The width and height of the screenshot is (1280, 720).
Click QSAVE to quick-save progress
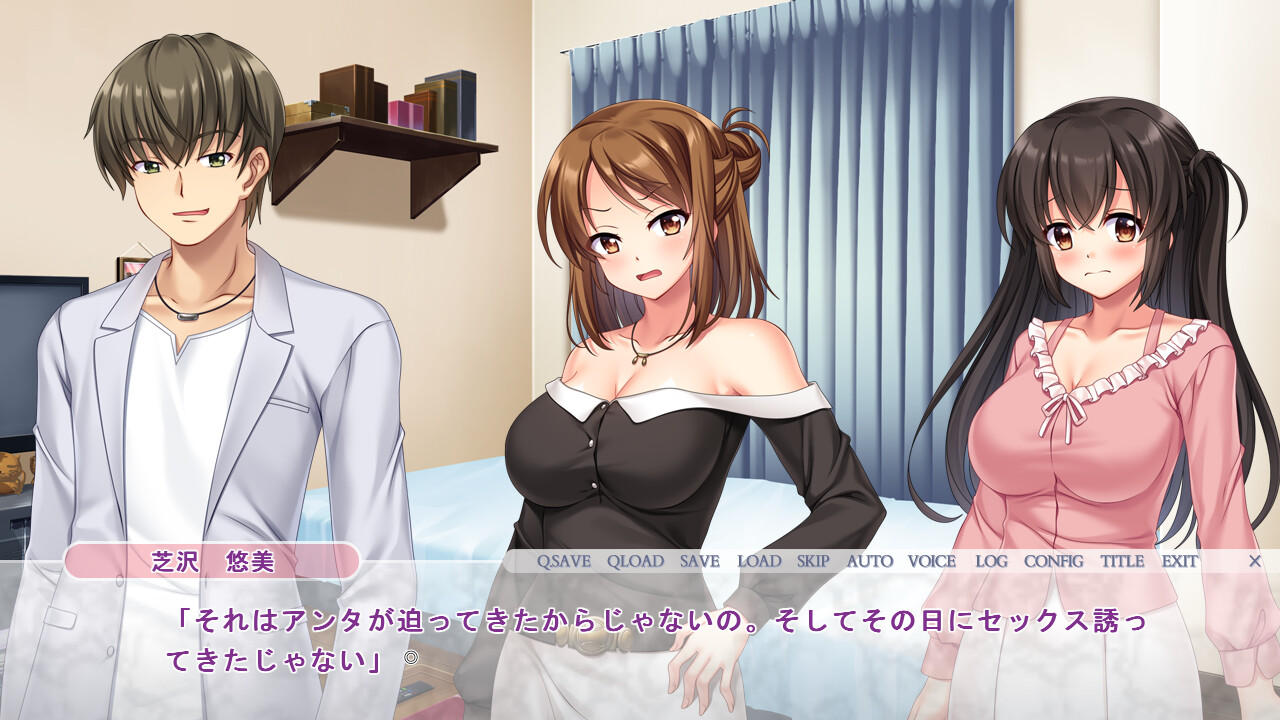pos(563,562)
